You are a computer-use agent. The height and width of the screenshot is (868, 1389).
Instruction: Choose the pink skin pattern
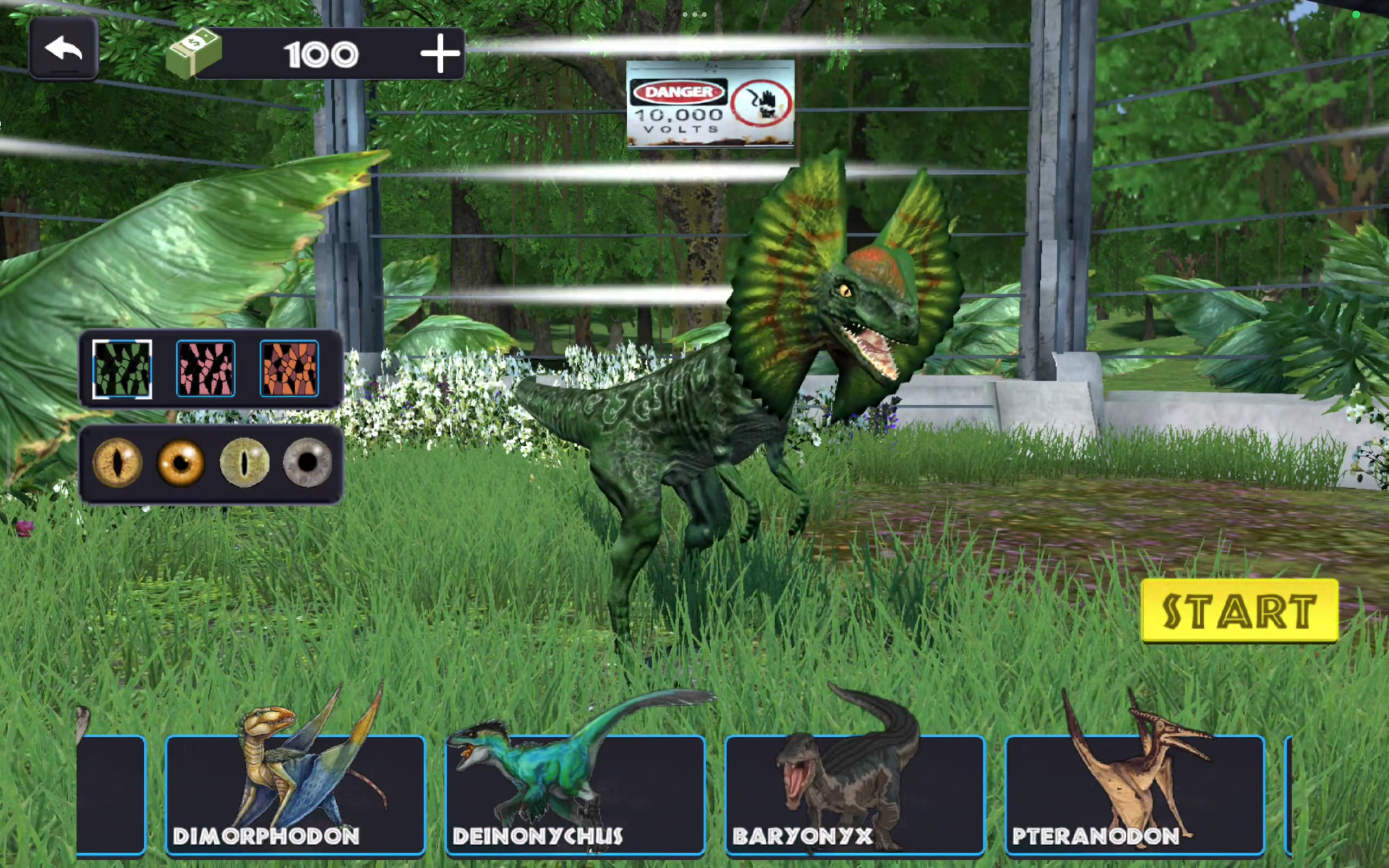206,368
